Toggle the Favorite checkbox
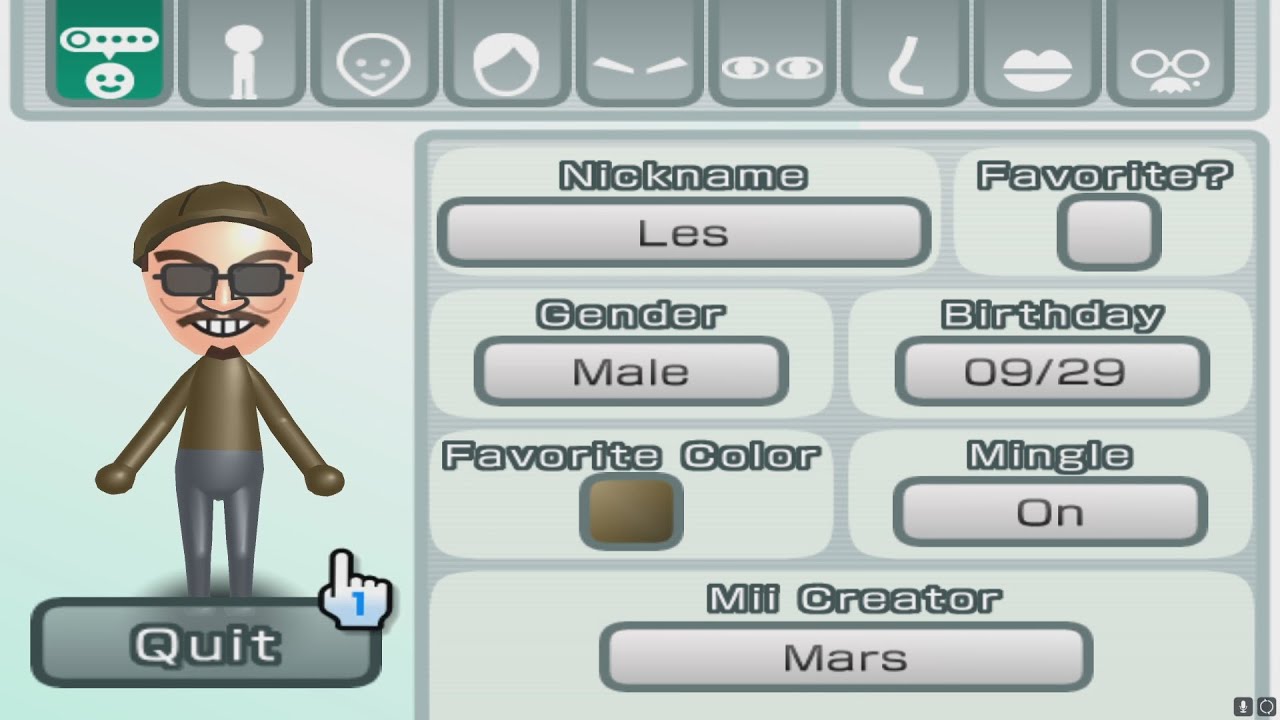The width and height of the screenshot is (1280, 720). tap(1108, 233)
